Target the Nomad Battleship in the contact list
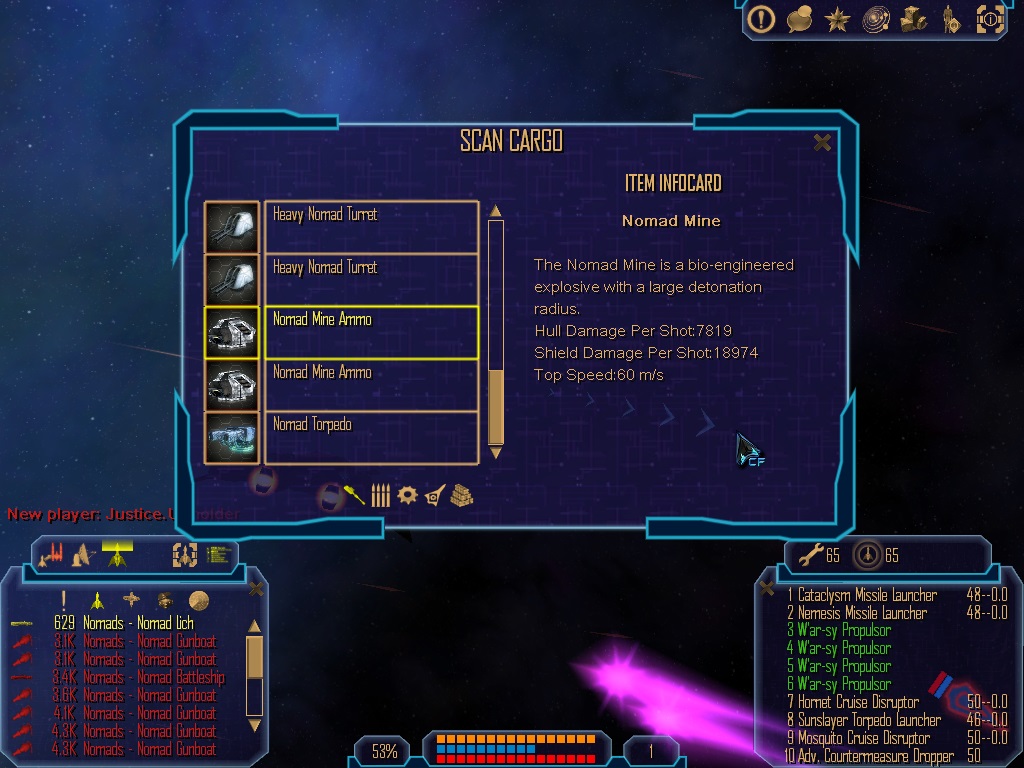Image resolution: width=1024 pixels, height=768 pixels. 153,677
